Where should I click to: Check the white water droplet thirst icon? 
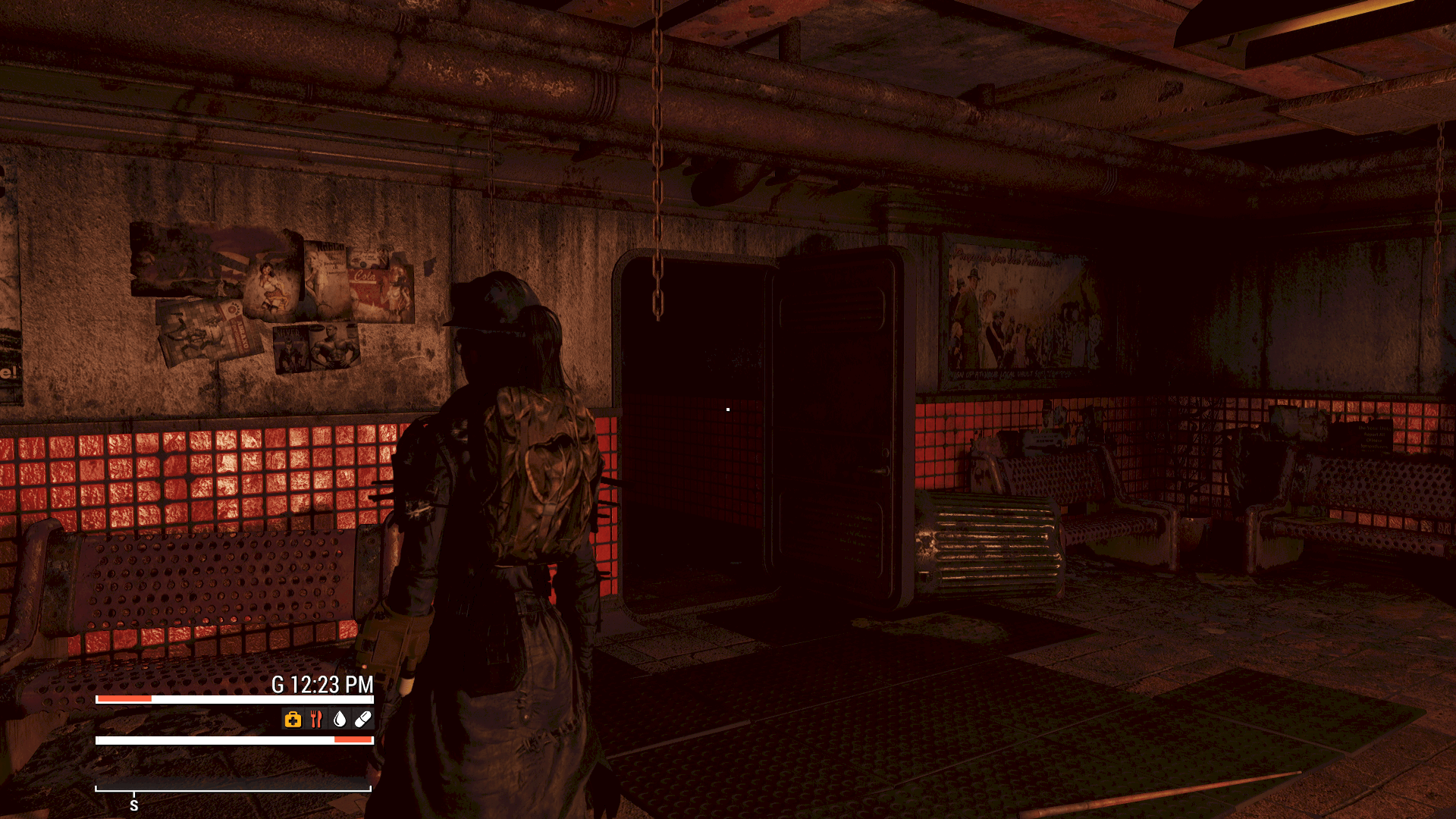pos(340,719)
